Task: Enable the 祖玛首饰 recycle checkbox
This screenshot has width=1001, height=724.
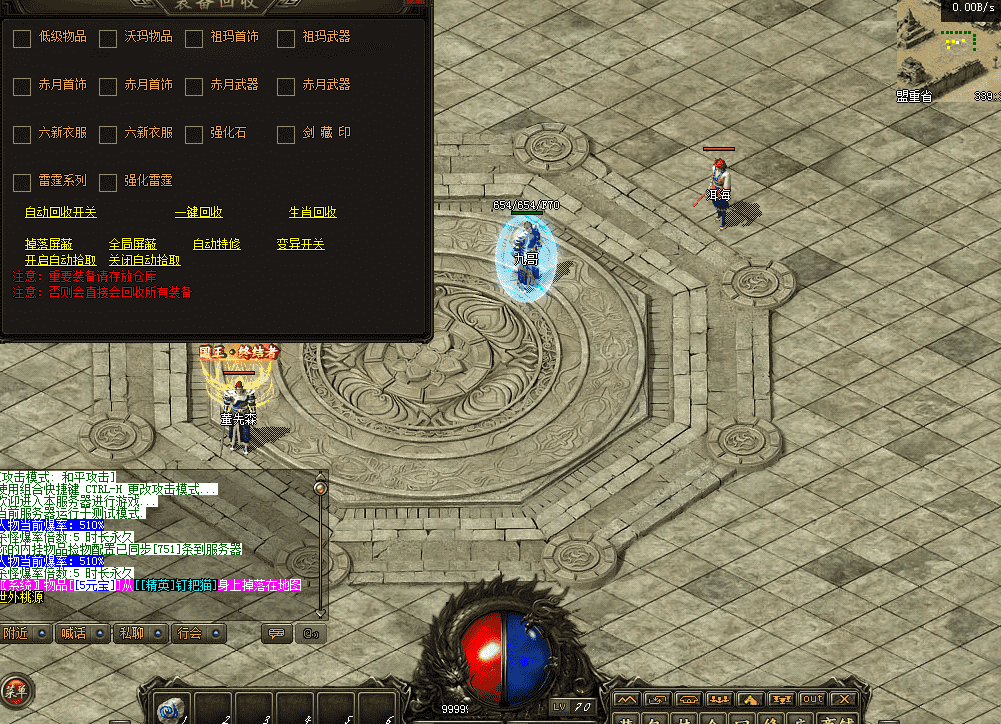Action: pos(194,39)
